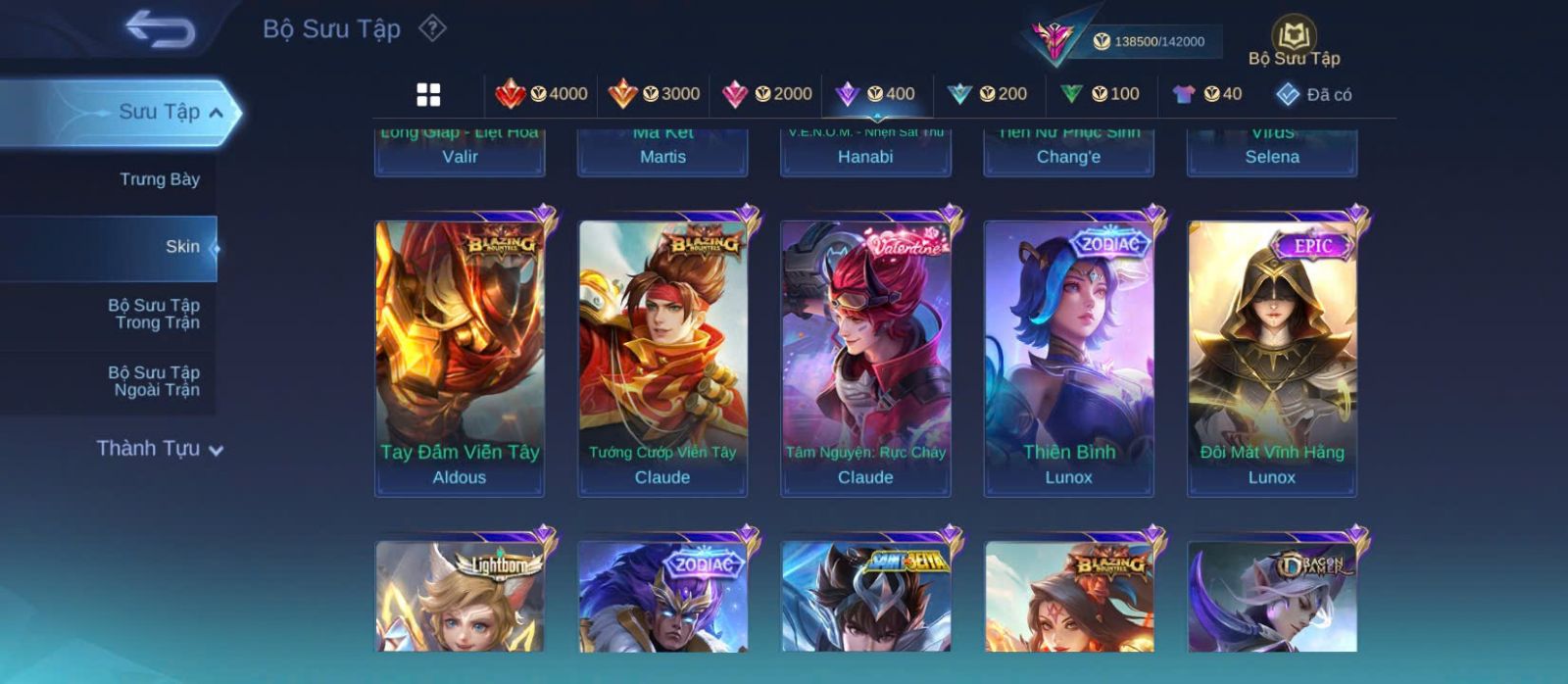The image size is (1568, 684).
Task: View Aldous Tay Đấm Viễn Tây skin
Action: [460, 357]
